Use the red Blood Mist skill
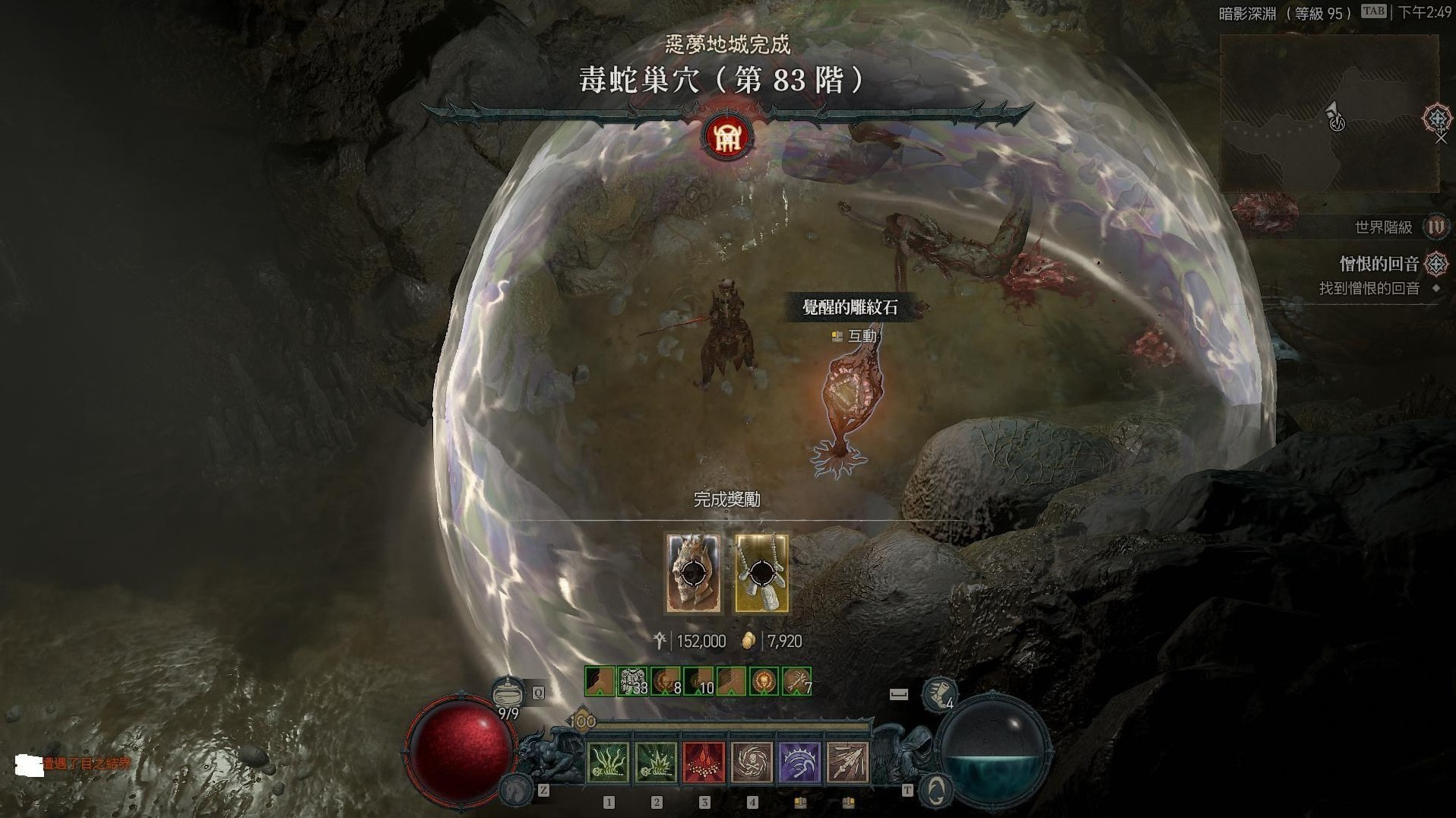 (x=704, y=762)
